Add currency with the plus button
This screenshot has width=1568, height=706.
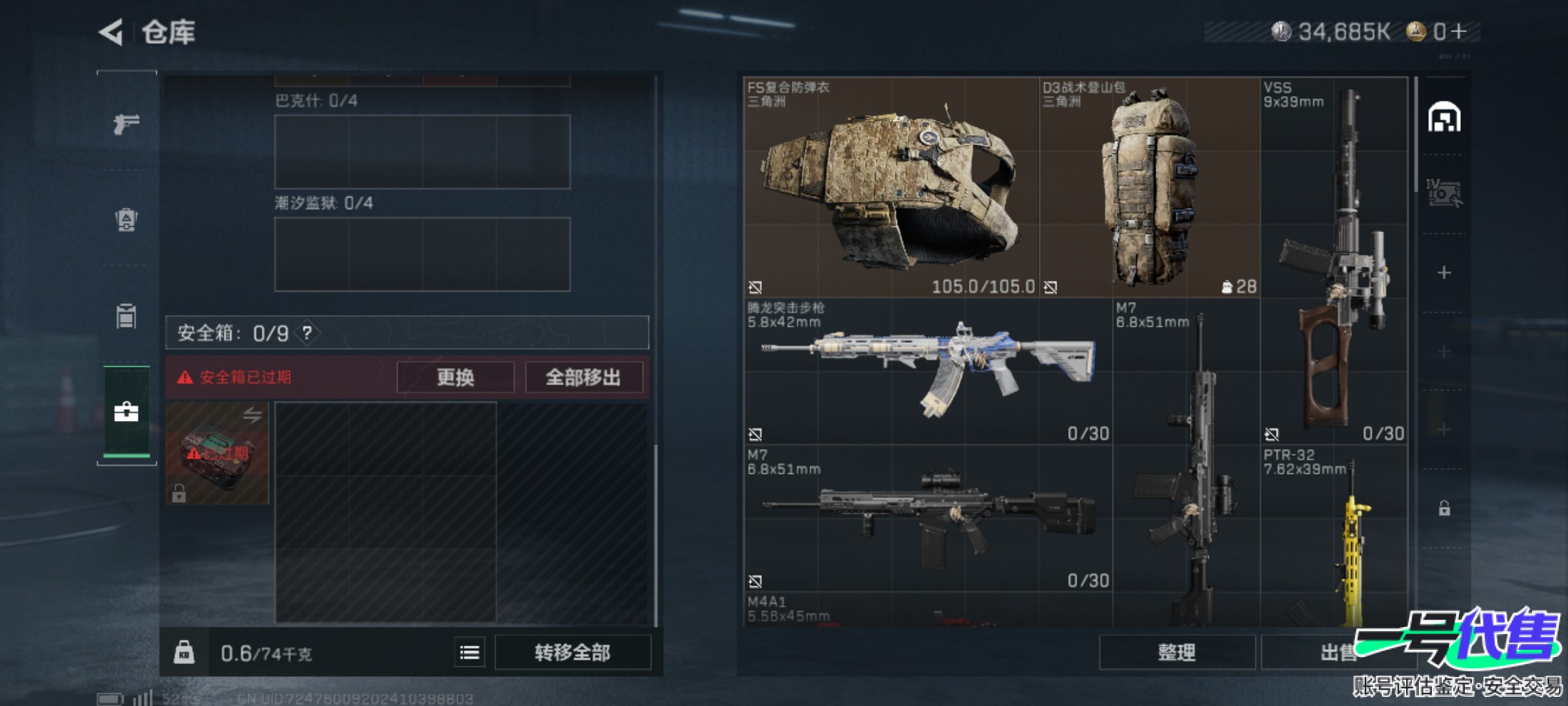click(x=1459, y=31)
